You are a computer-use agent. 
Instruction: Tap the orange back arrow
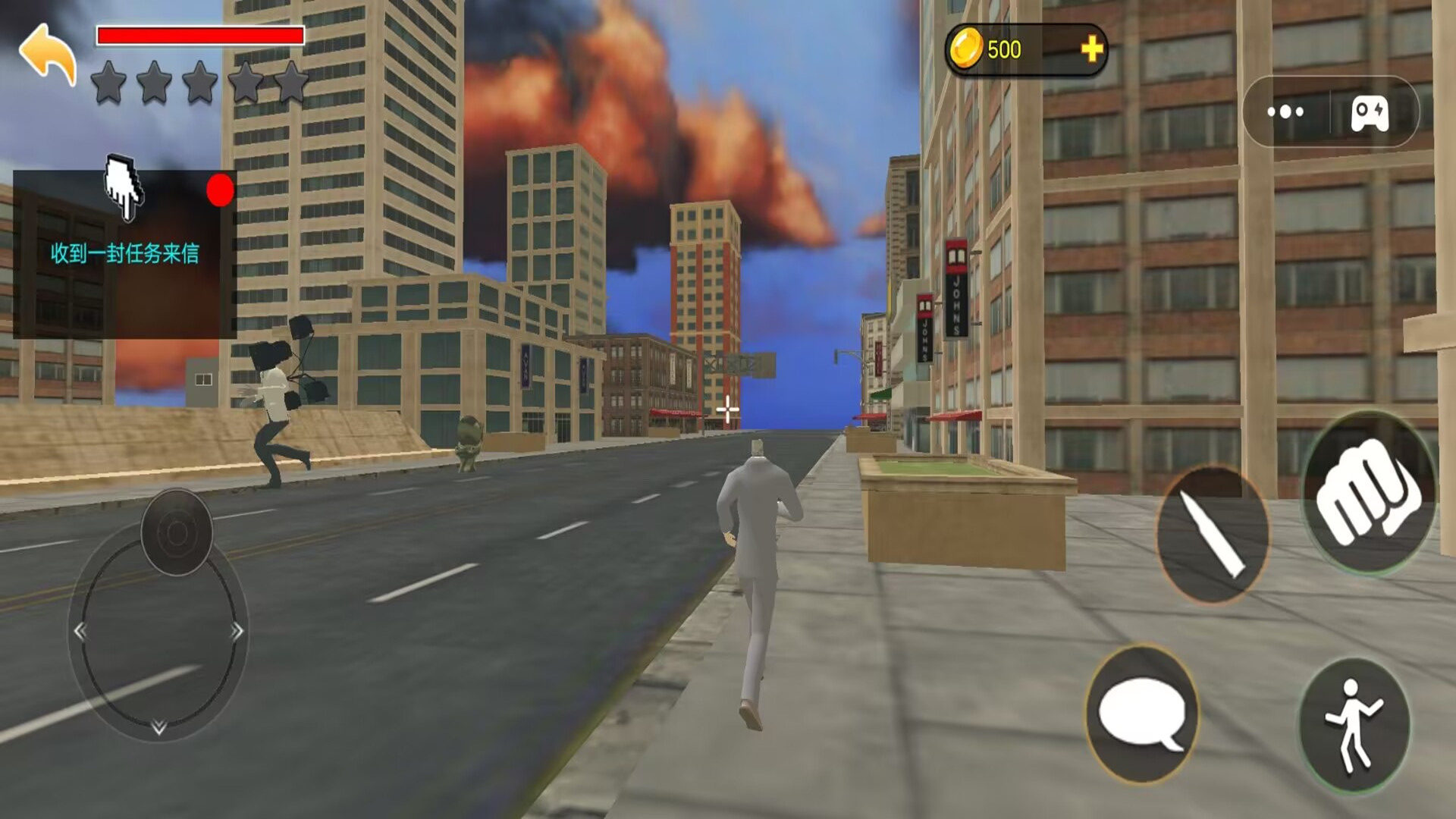[48, 53]
